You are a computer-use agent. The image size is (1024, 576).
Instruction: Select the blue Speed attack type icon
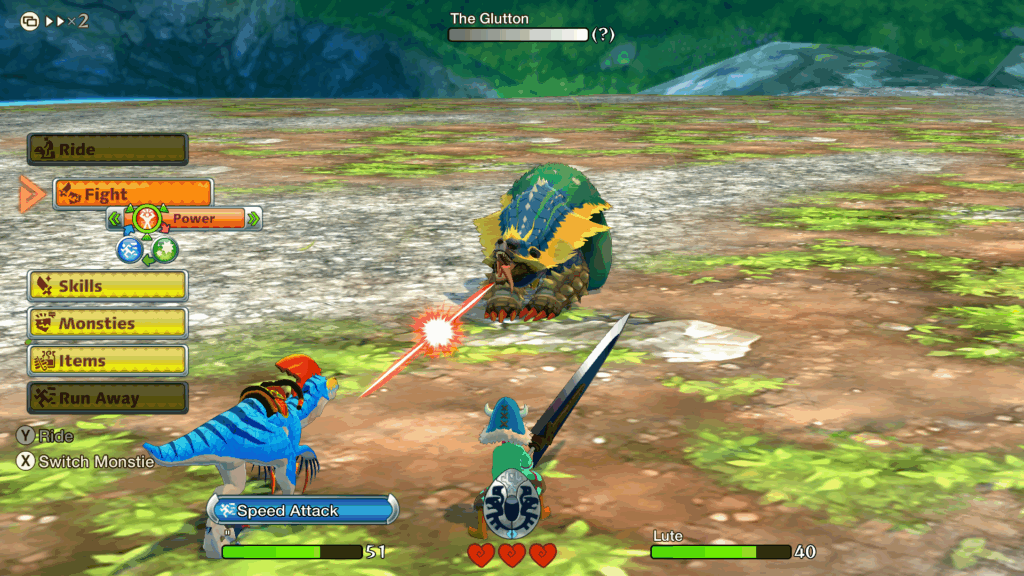(129, 250)
